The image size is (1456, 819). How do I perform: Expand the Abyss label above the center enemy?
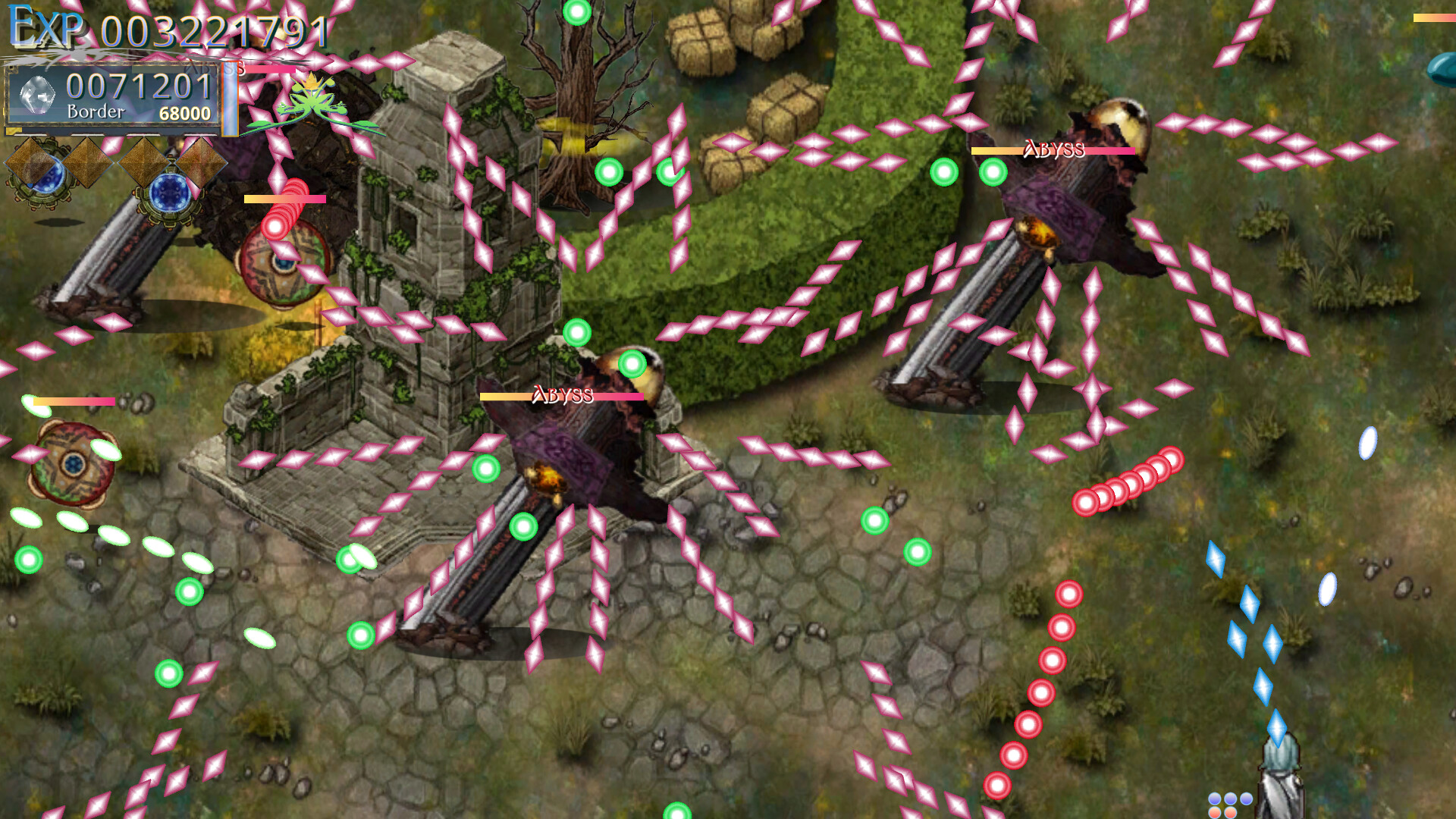[x=563, y=393]
